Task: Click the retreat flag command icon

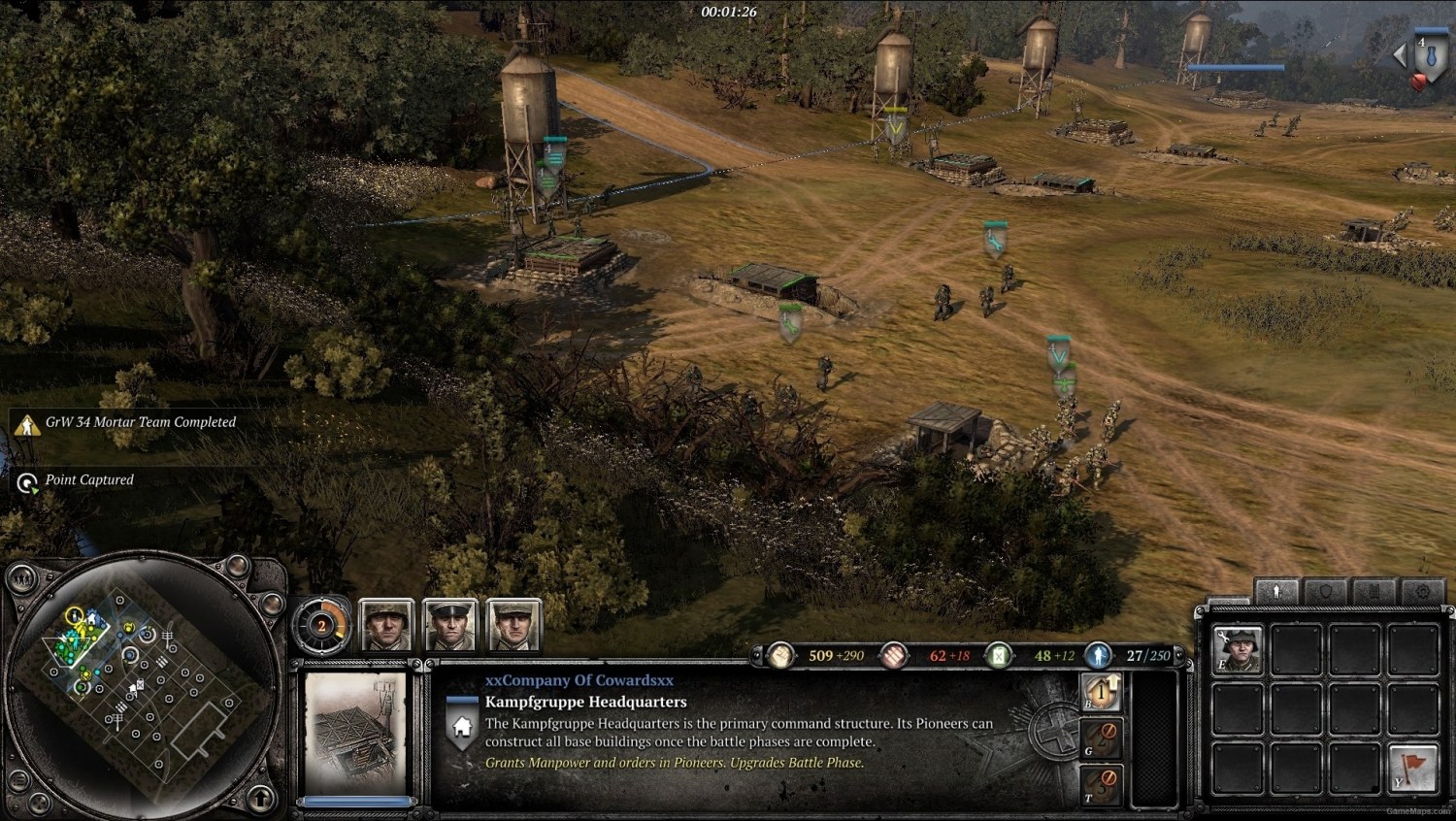Action: tap(1412, 767)
